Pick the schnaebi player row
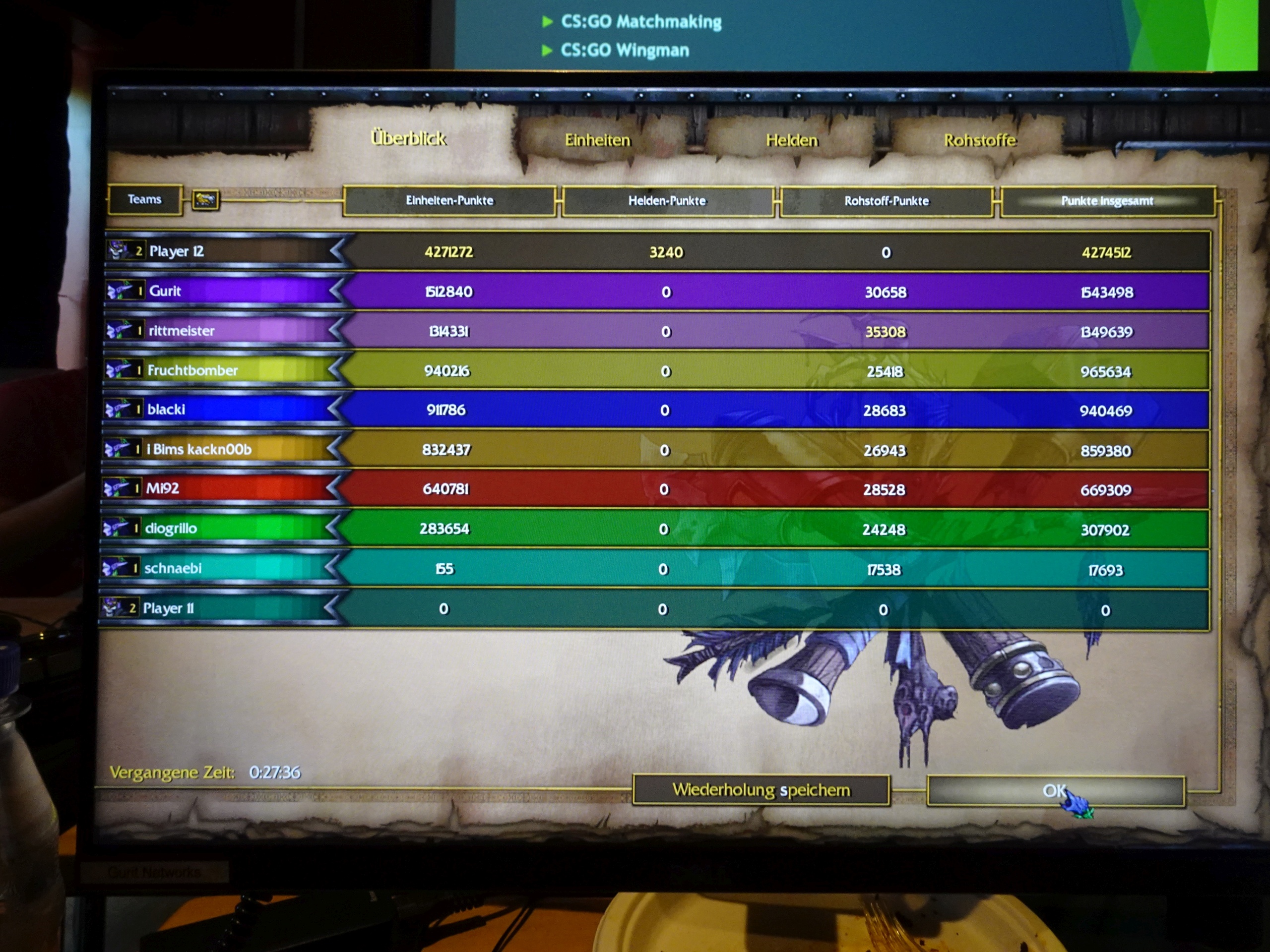Screen dimensions: 1270x952 pyautogui.click(x=173, y=568)
